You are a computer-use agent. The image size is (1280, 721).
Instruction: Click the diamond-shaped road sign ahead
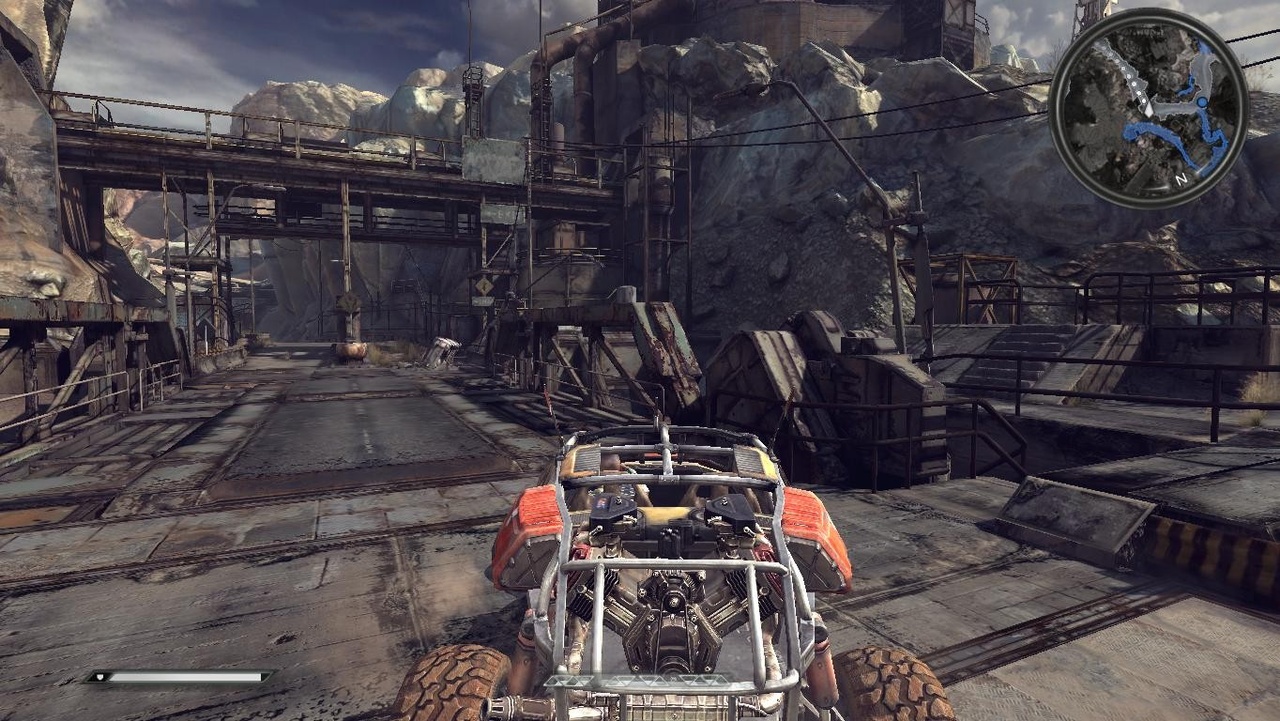[x=484, y=285]
